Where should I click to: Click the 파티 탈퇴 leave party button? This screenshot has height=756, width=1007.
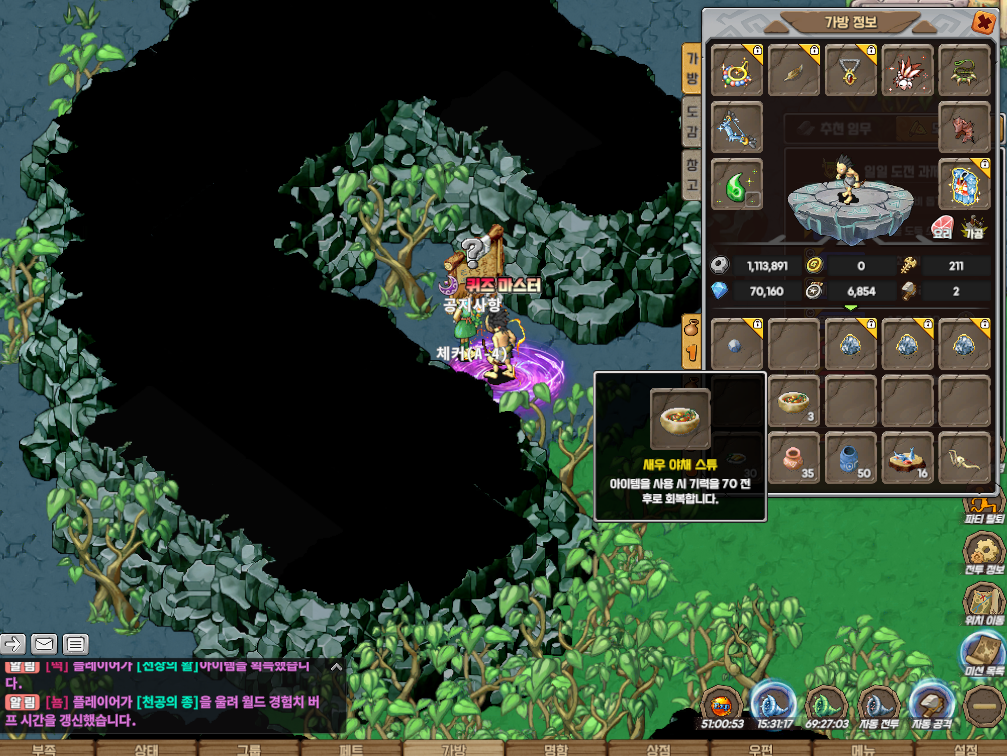[x=982, y=503]
